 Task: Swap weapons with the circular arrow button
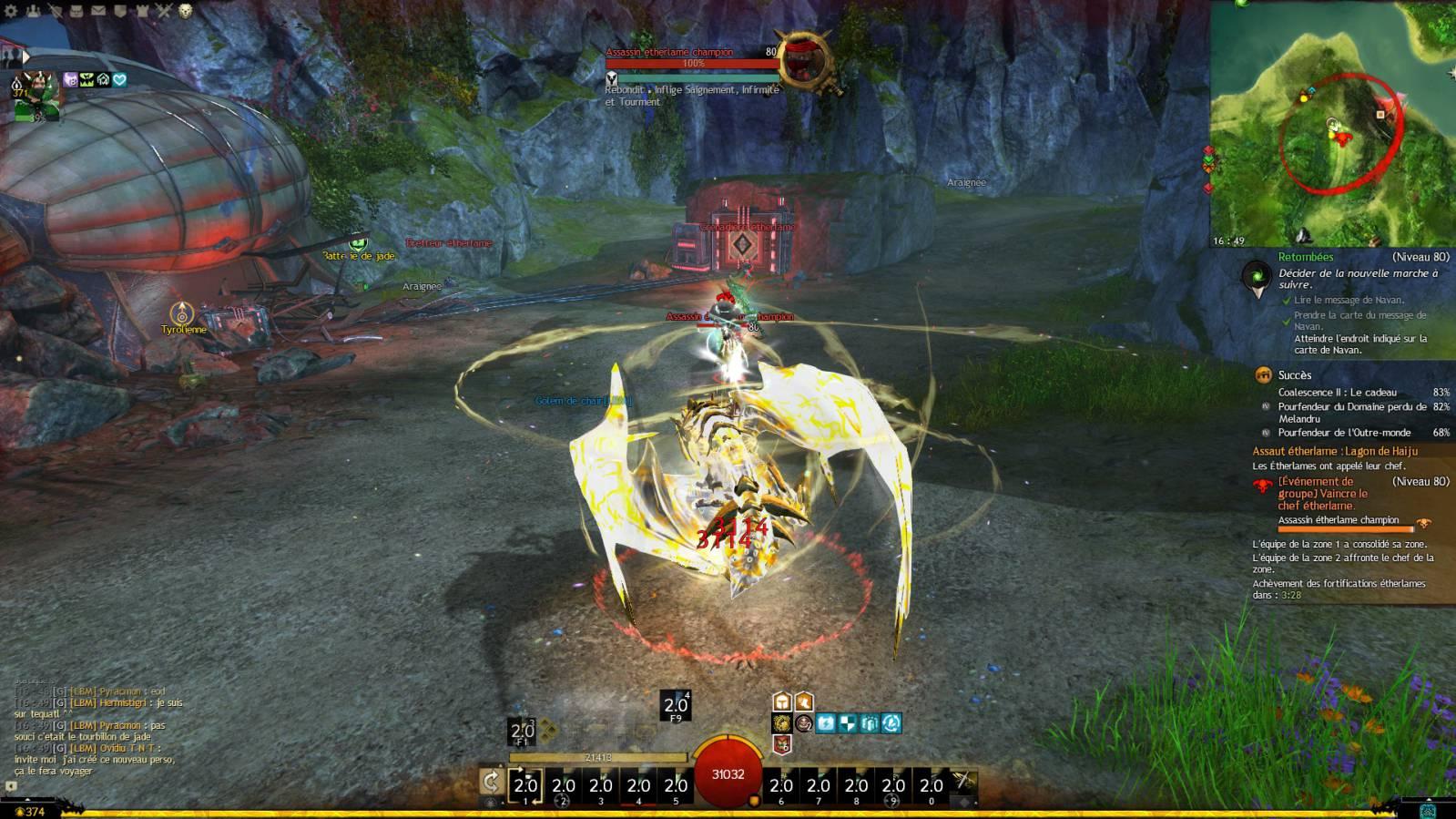click(491, 782)
